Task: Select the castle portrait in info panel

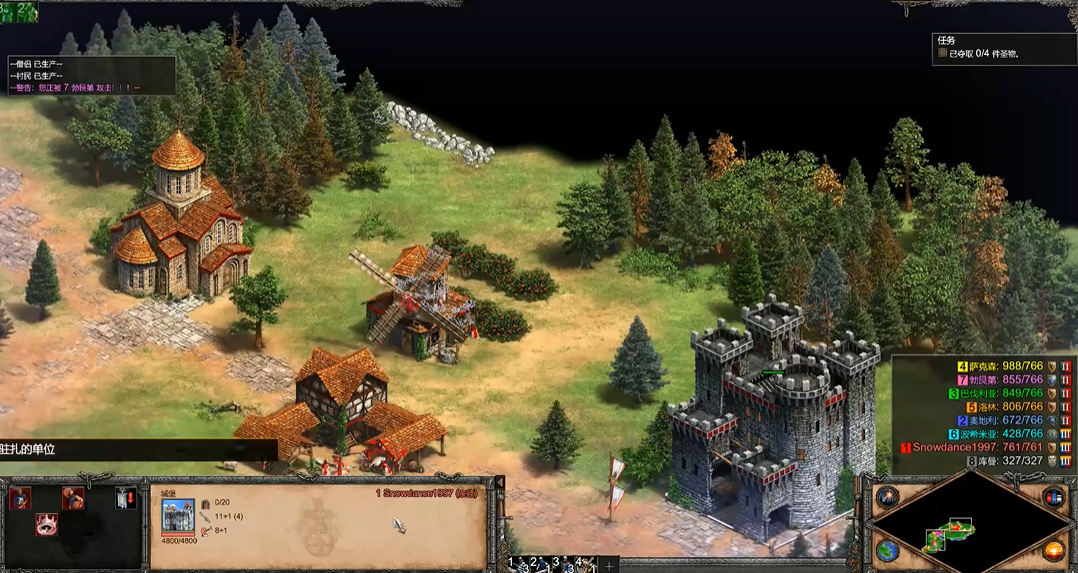Action: click(x=178, y=515)
